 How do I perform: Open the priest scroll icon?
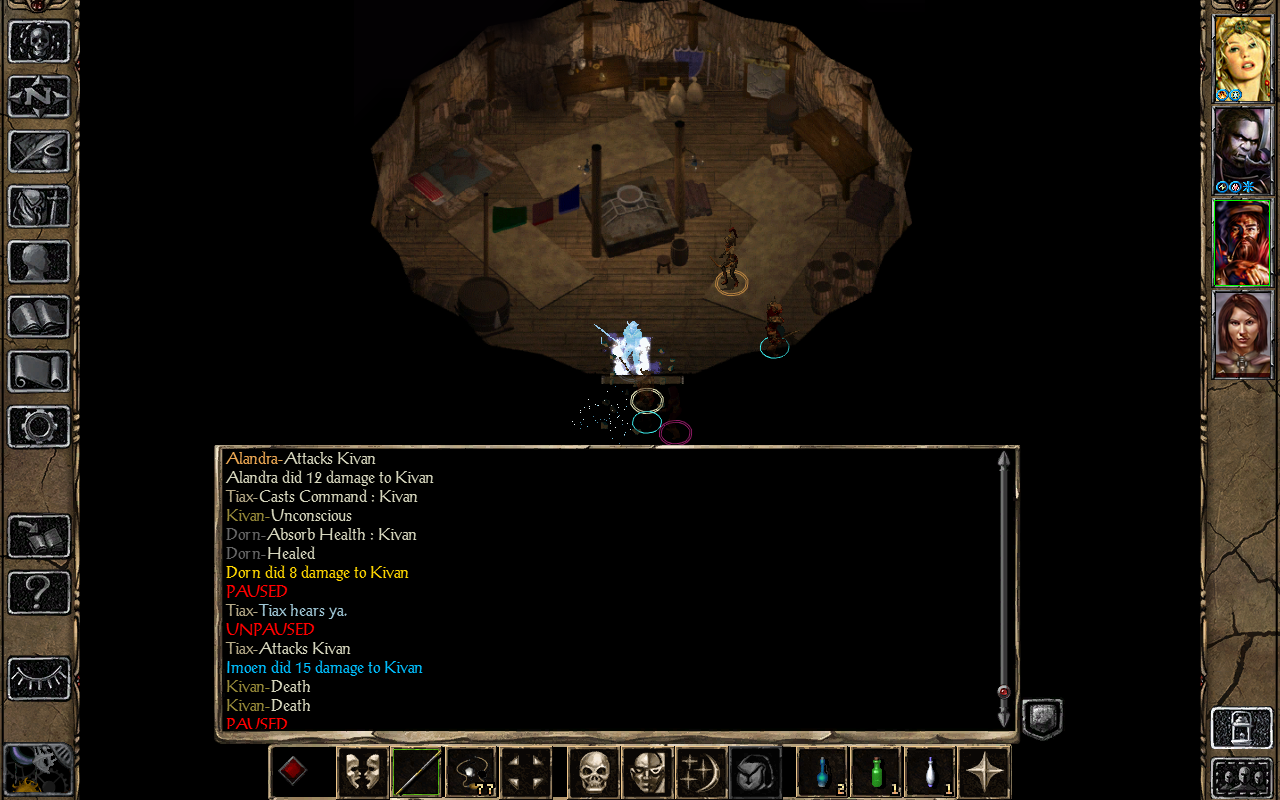point(40,372)
